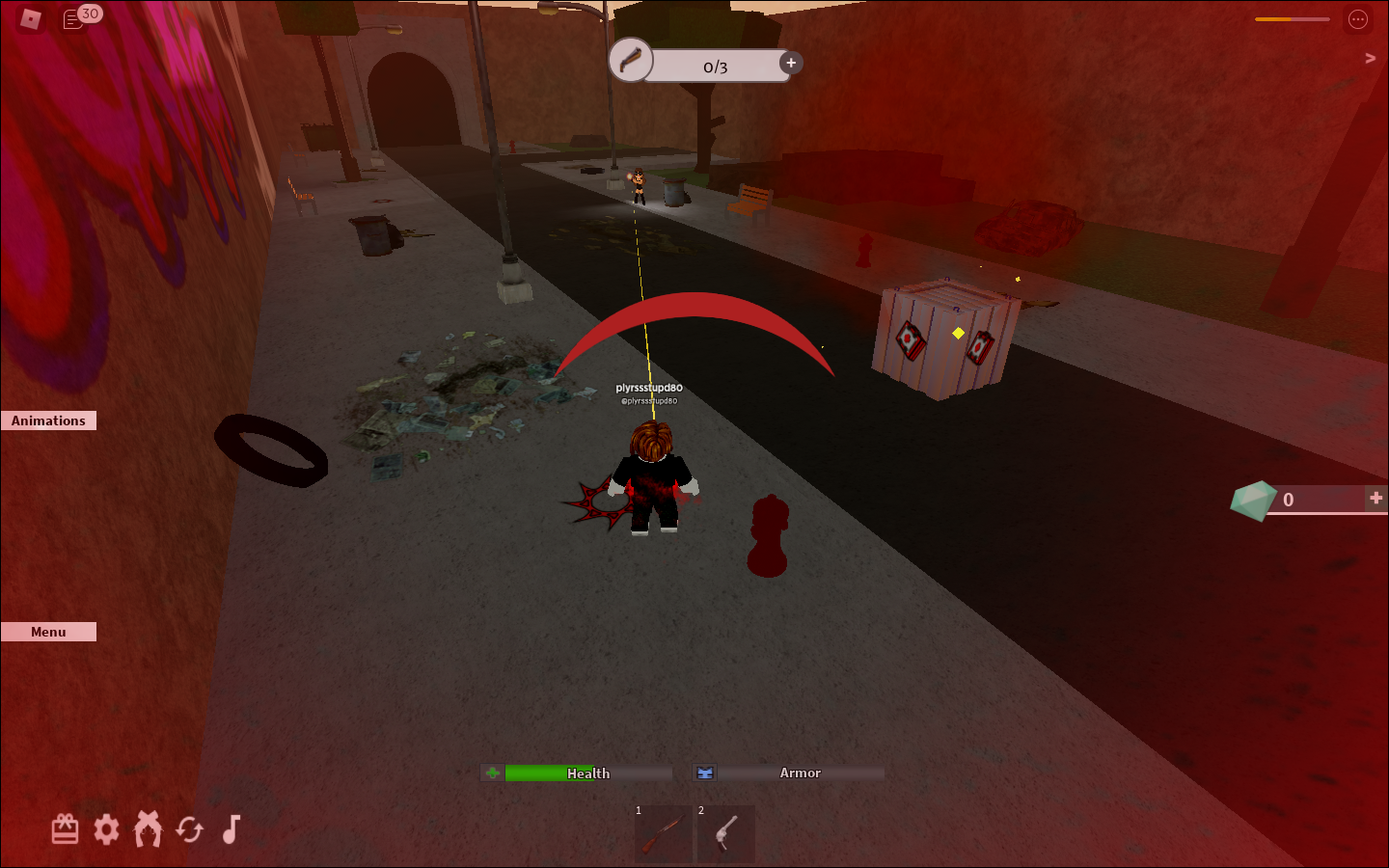Click the revolver ammo icon
This screenshot has width=1389, height=868.
(632, 60)
